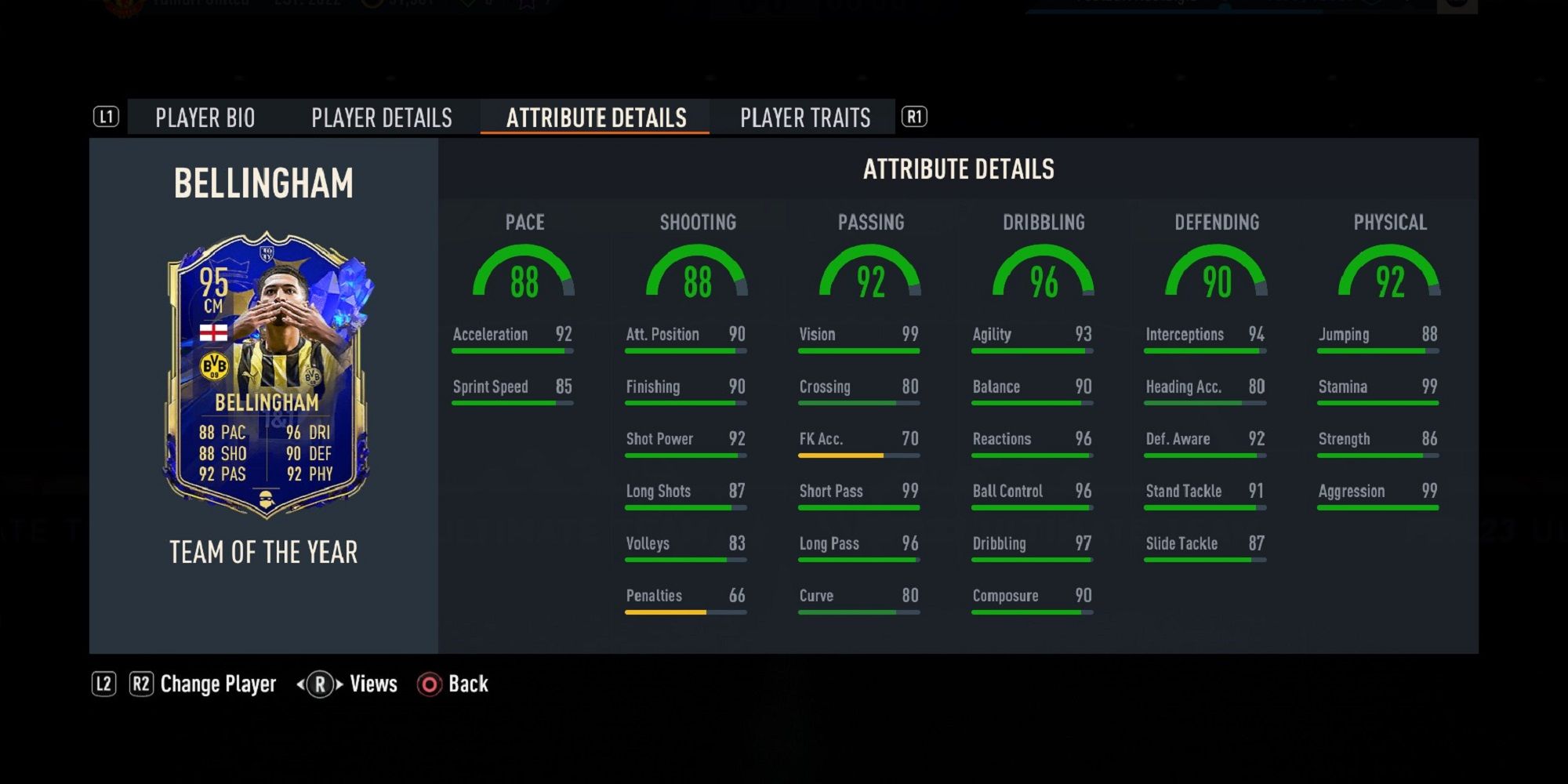Go back using the Back option
The image size is (1568, 784).
467,684
